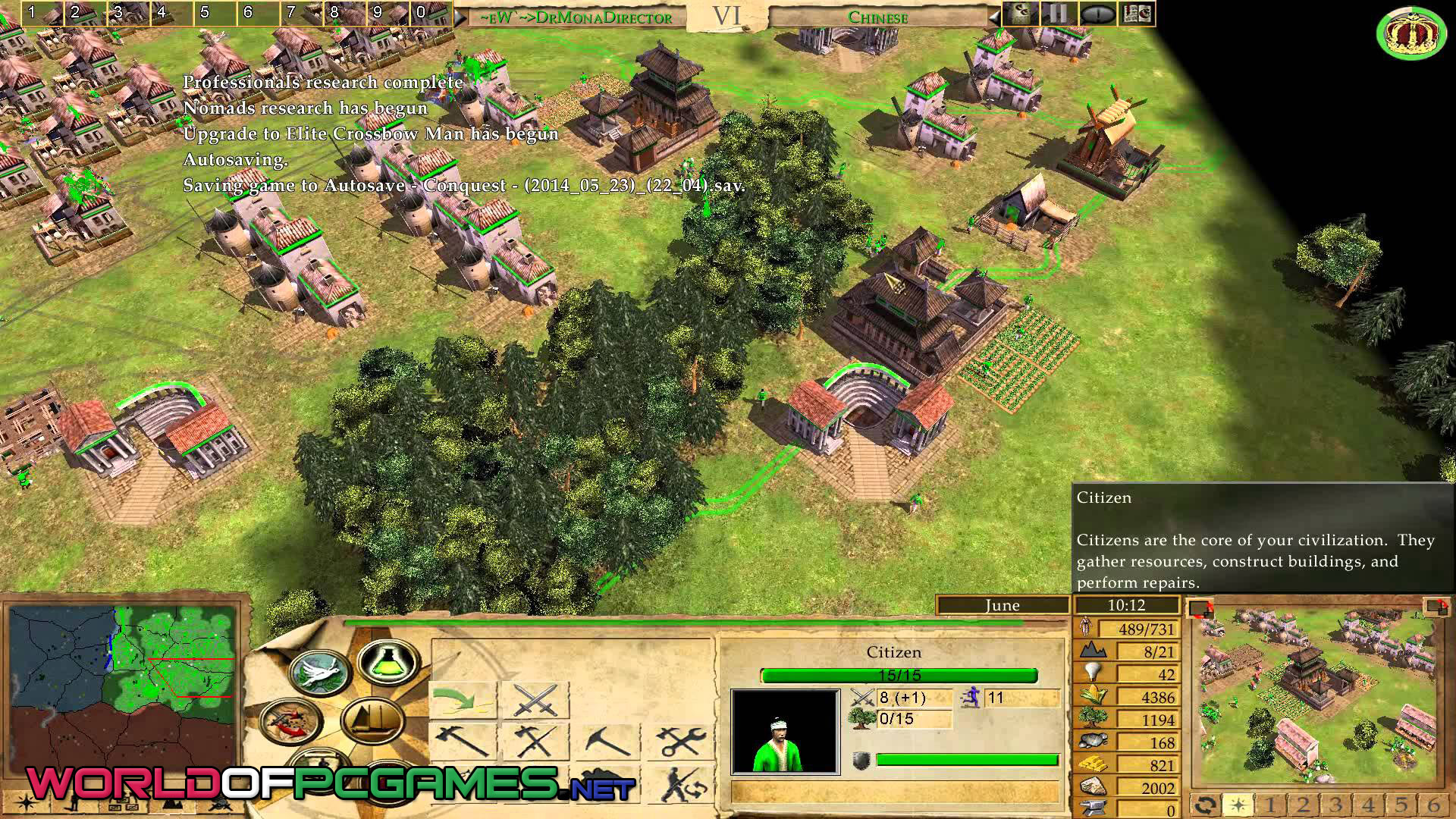The height and width of the screenshot is (819, 1456).
Task: Pause the game with the pause button
Action: 1059,14
